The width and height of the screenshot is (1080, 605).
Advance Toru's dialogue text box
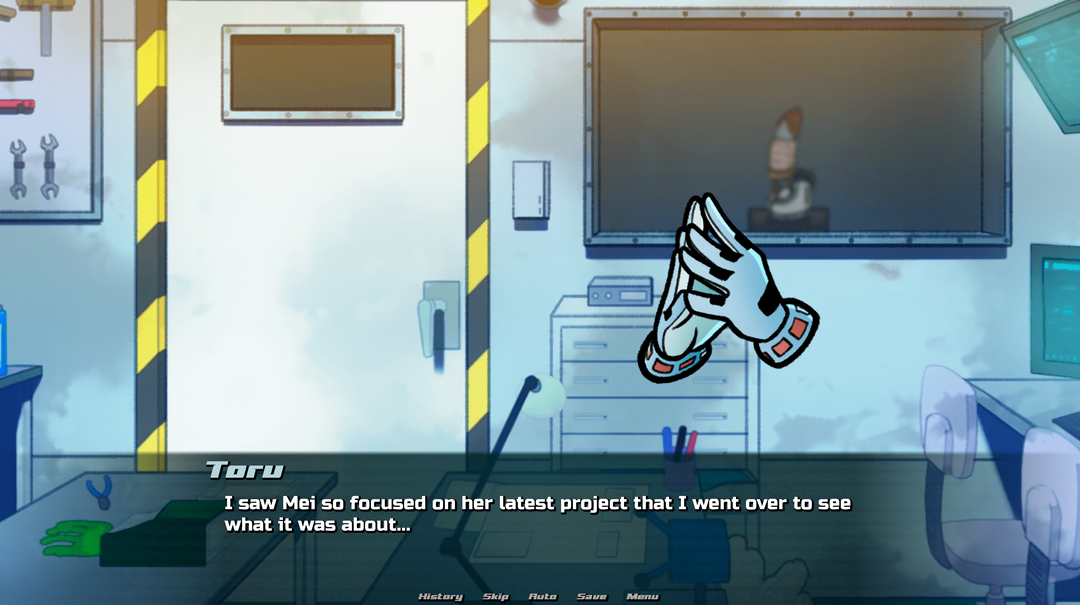(538, 513)
